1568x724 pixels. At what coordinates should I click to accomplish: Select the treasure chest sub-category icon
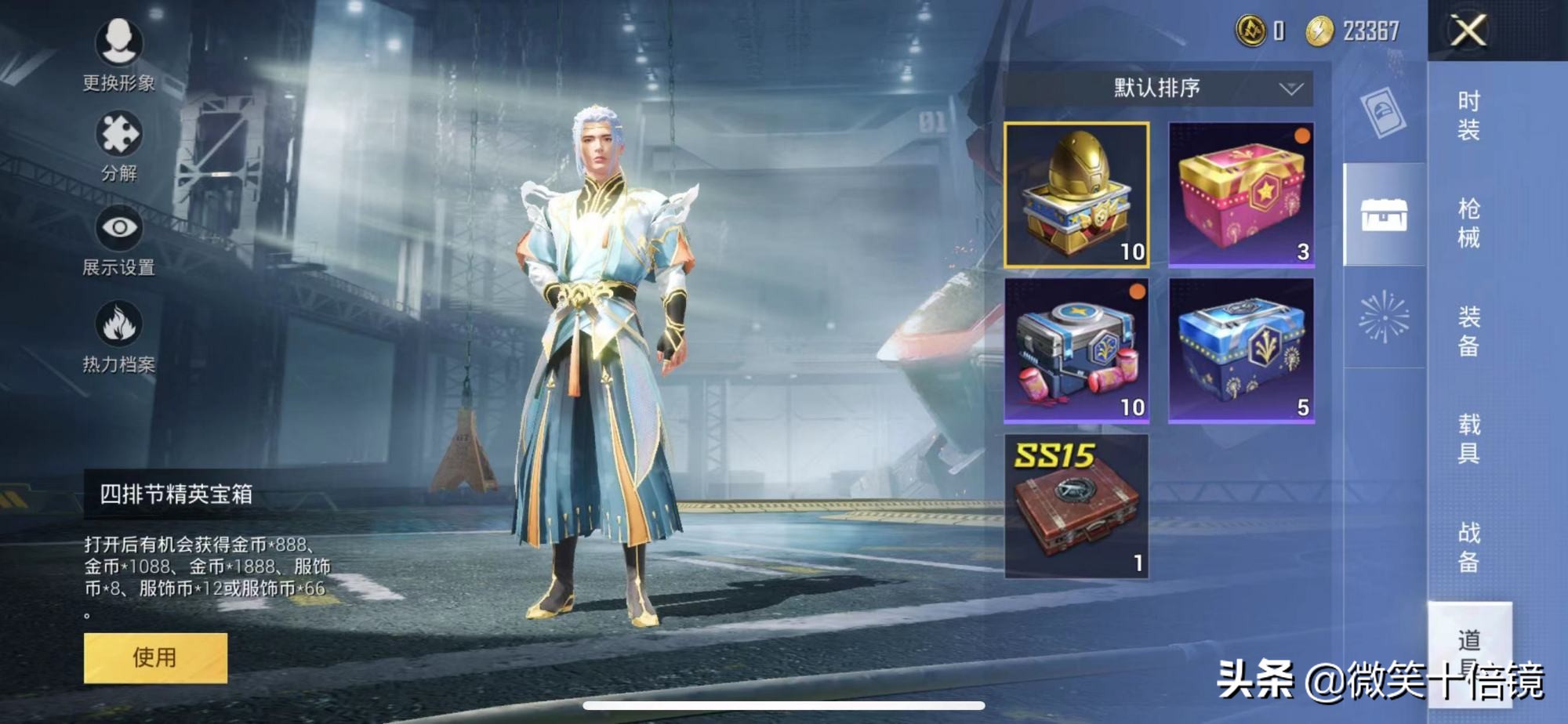click(1384, 215)
